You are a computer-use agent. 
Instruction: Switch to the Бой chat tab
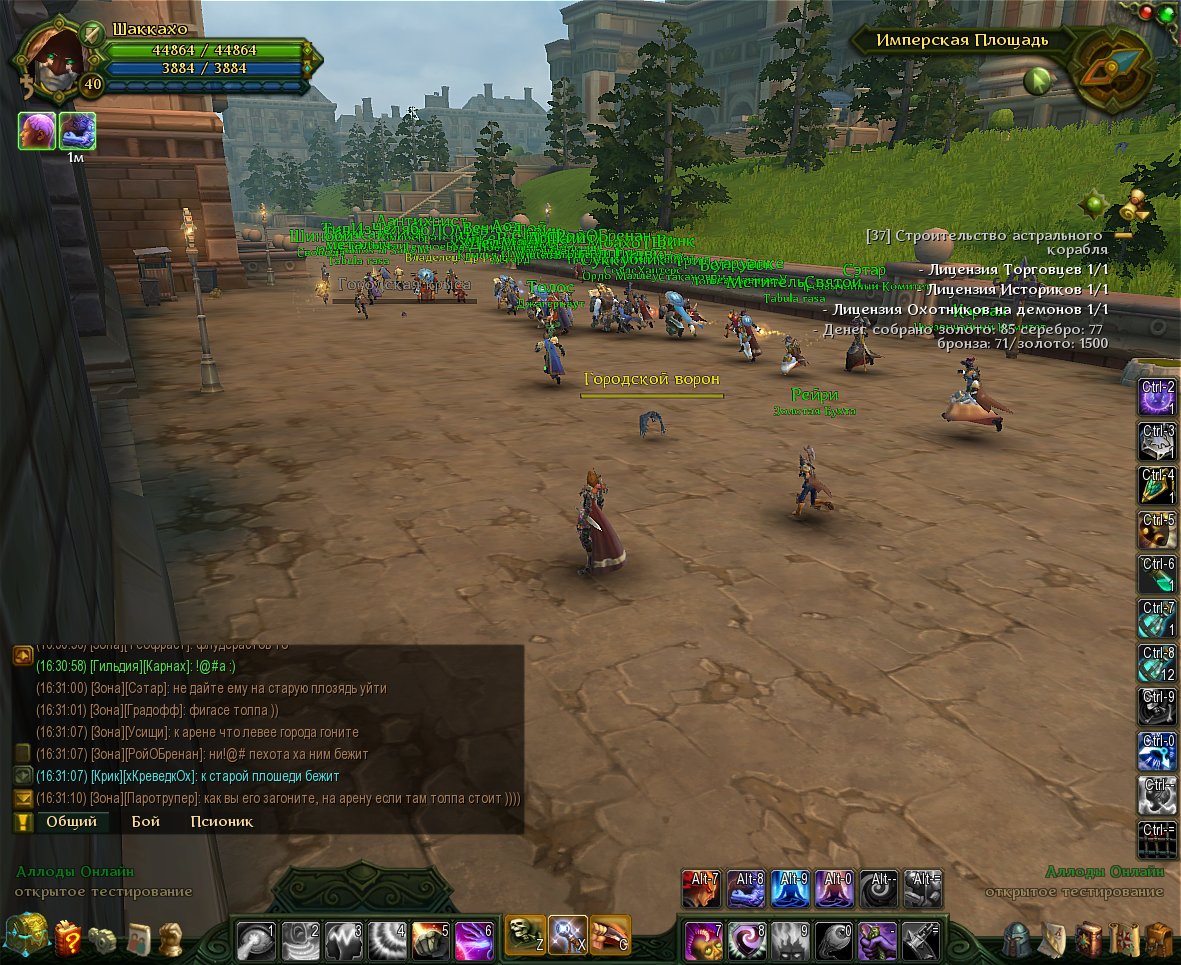pyautogui.click(x=146, y=822)
